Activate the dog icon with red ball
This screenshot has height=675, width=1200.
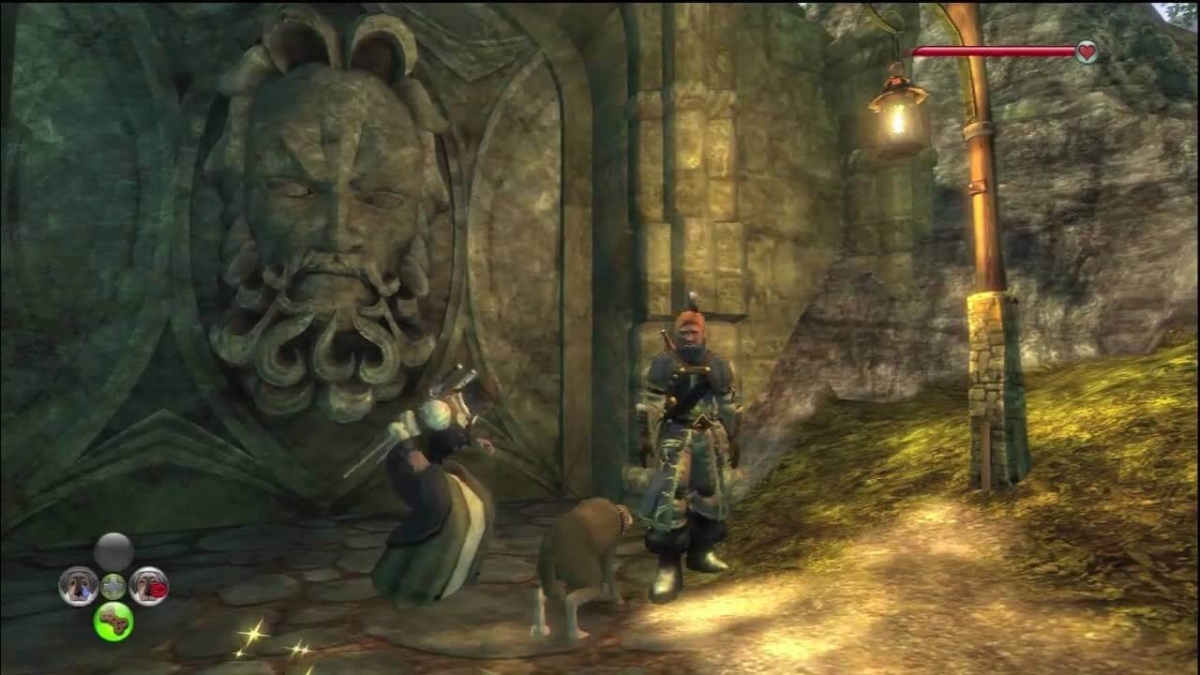click(149, 586)
